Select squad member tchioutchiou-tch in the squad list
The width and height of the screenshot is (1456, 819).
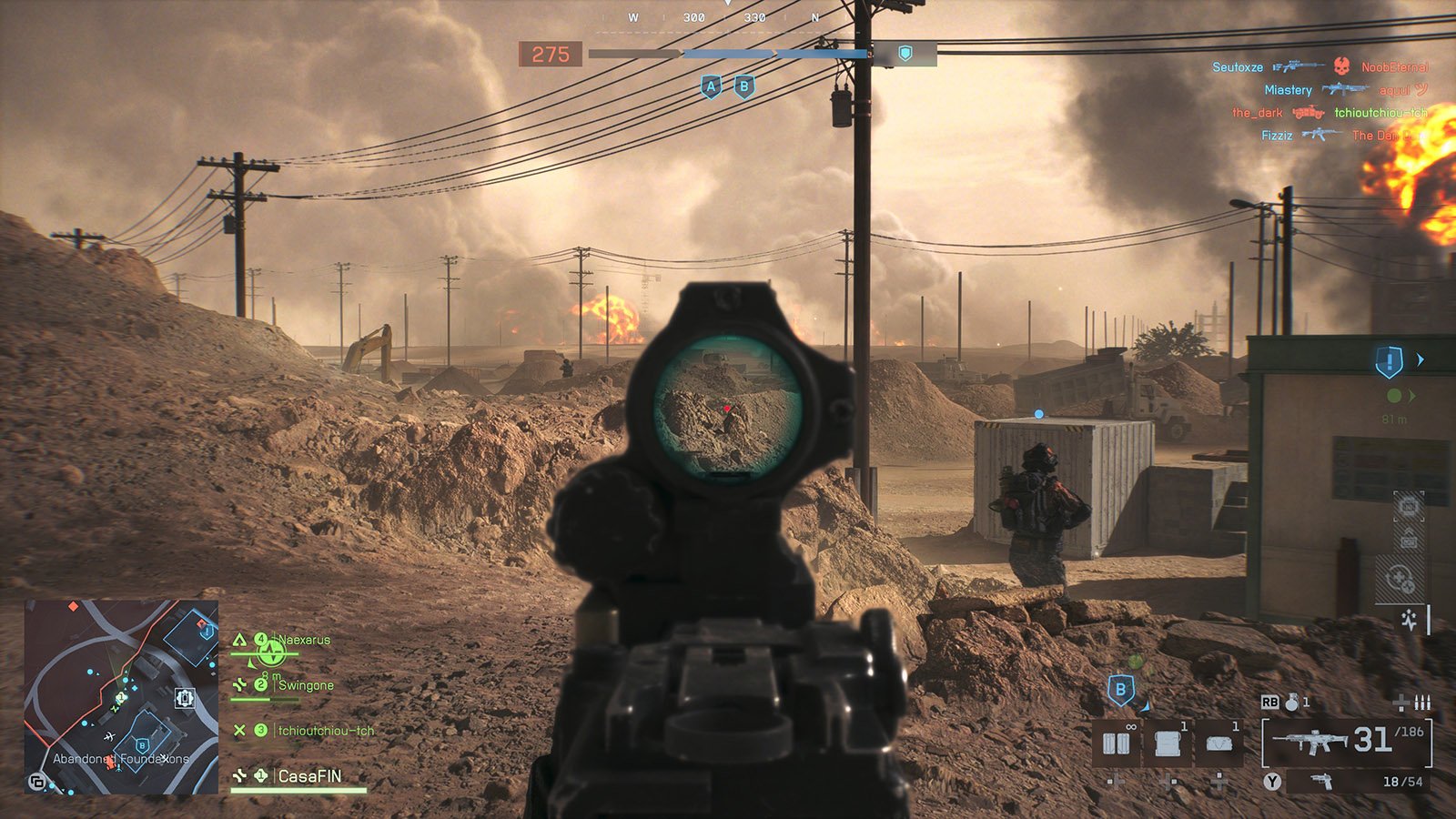click(326, 731)
